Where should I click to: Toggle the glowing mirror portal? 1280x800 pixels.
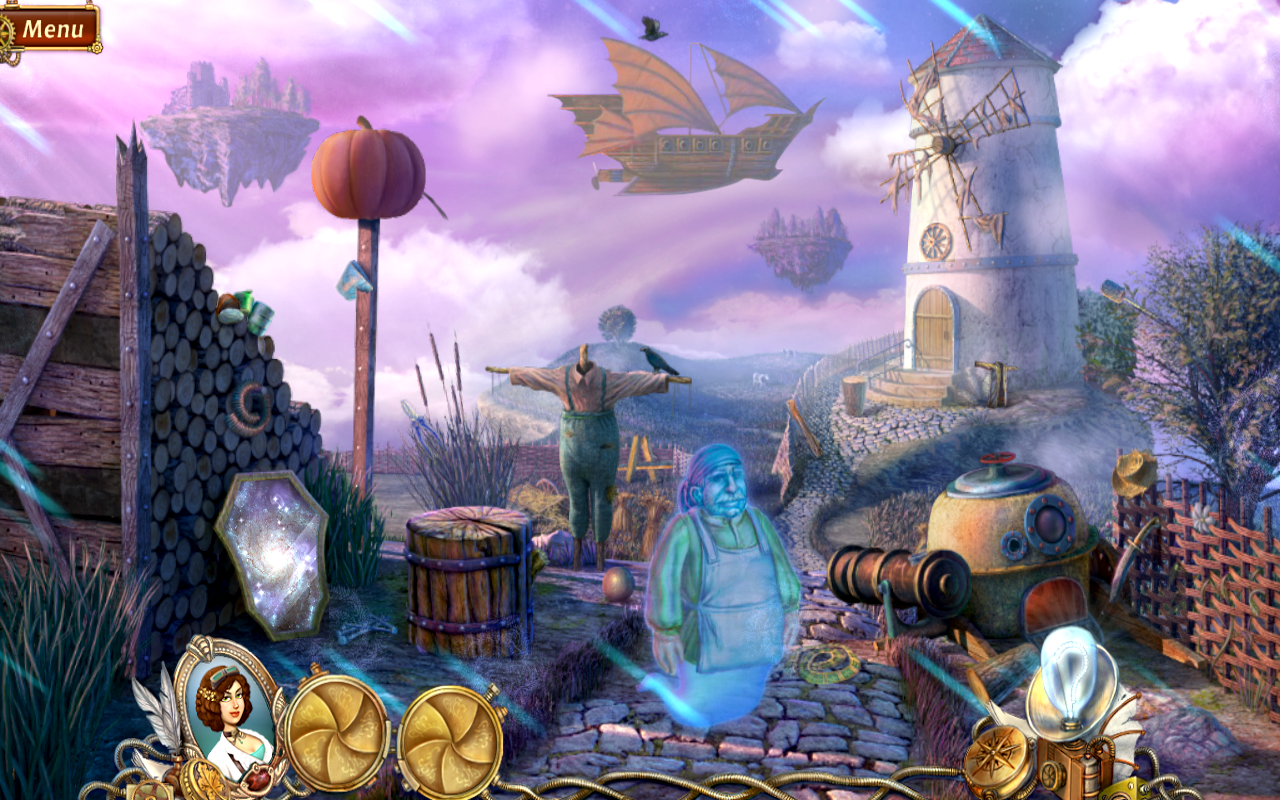coord(275,552)
